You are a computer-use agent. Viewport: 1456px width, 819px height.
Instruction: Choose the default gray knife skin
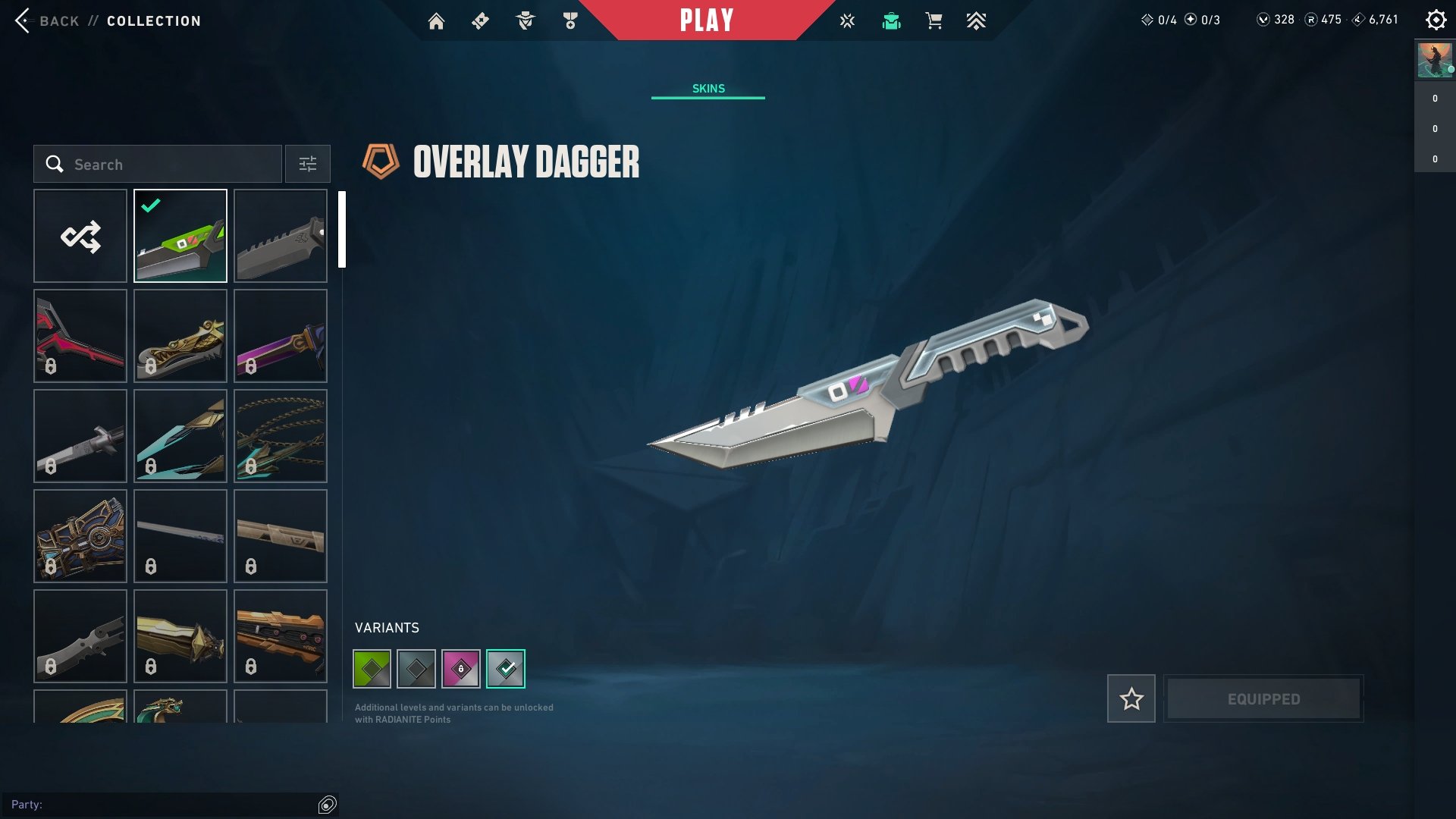click(x=281, y=236)
